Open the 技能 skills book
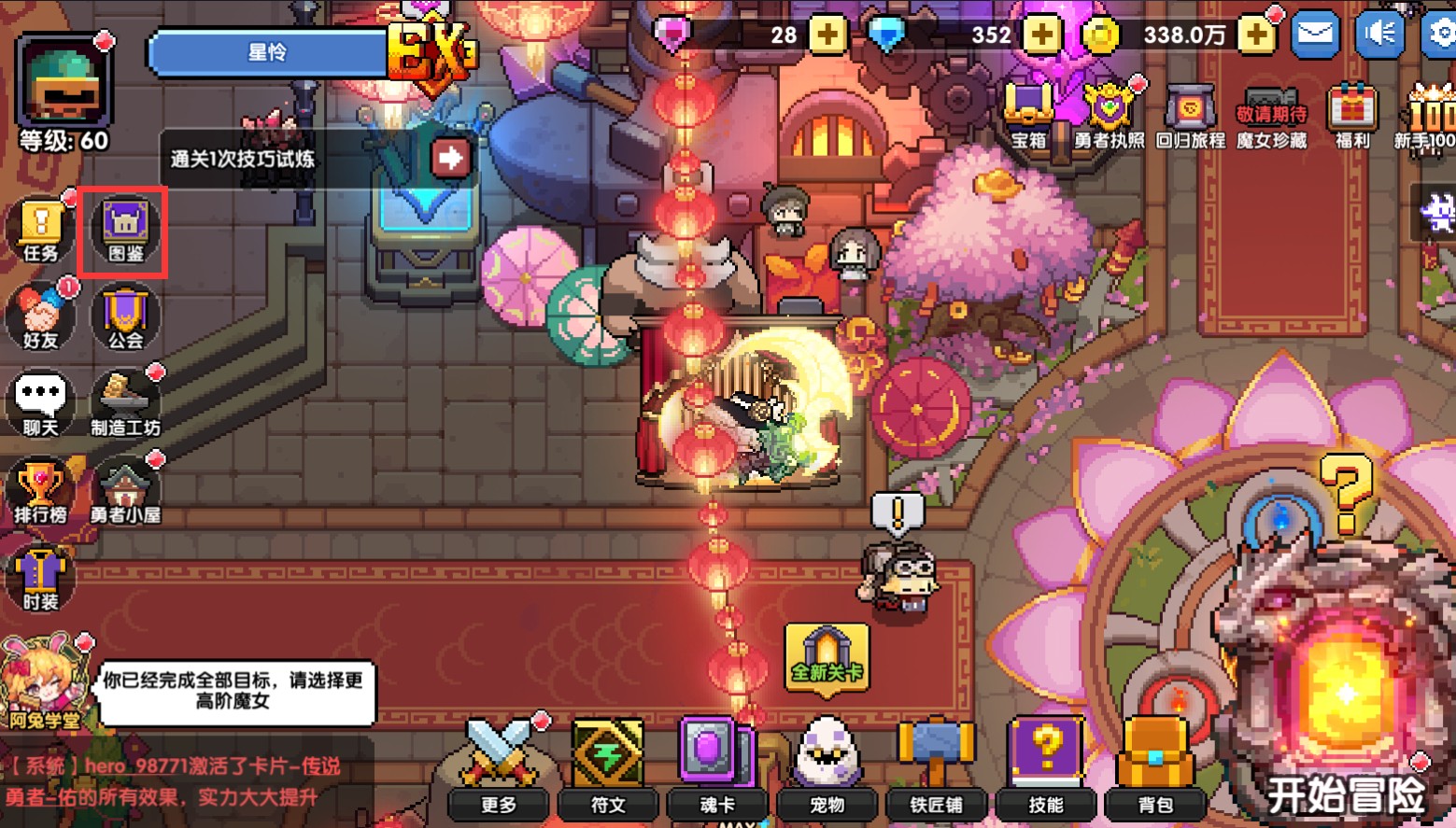The width and height of the screenshot is (1456, 828). (x=1046, y=765)
